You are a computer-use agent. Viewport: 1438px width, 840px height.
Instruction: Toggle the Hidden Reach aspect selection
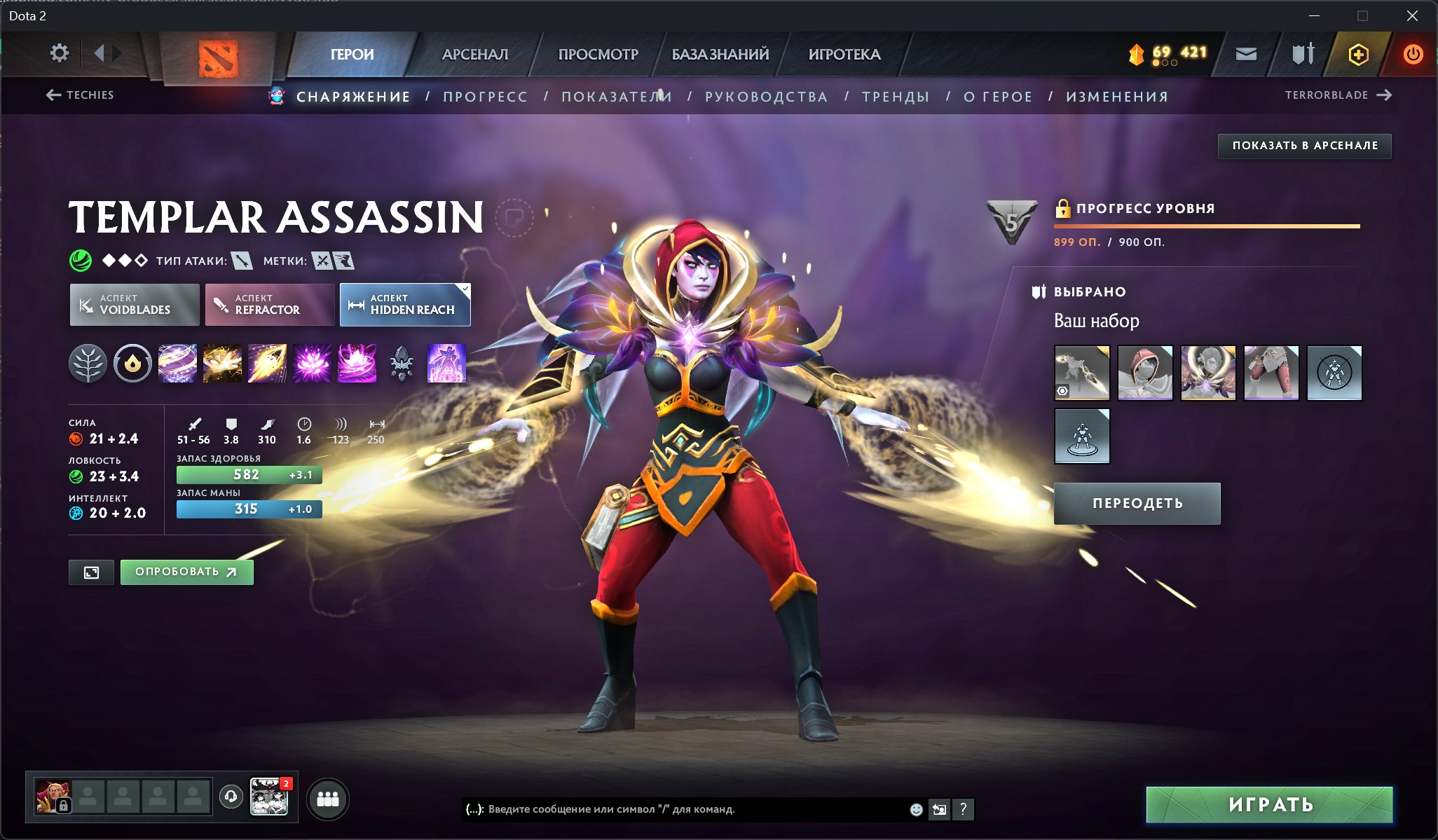(x=404, y=304)
